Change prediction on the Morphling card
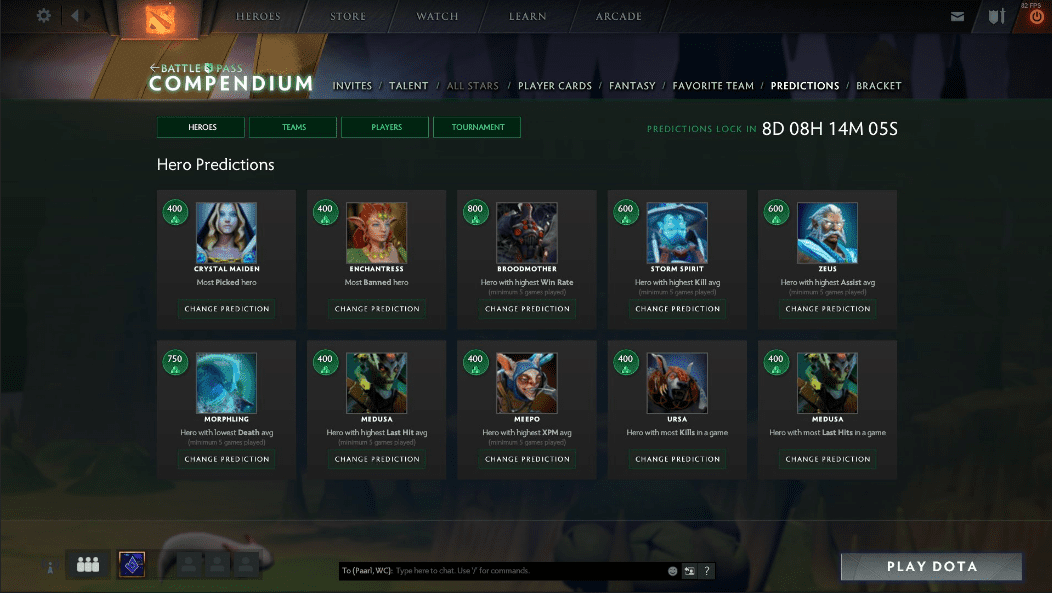1052x593 pixels. (x=226, y=459)
